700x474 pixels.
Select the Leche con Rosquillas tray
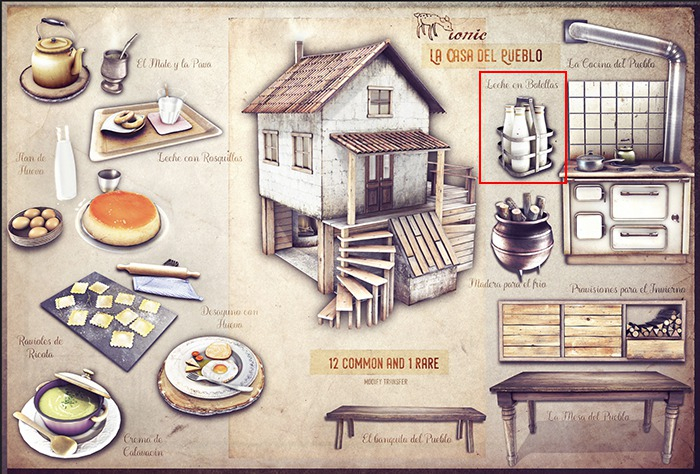click(x=155, y=126)
